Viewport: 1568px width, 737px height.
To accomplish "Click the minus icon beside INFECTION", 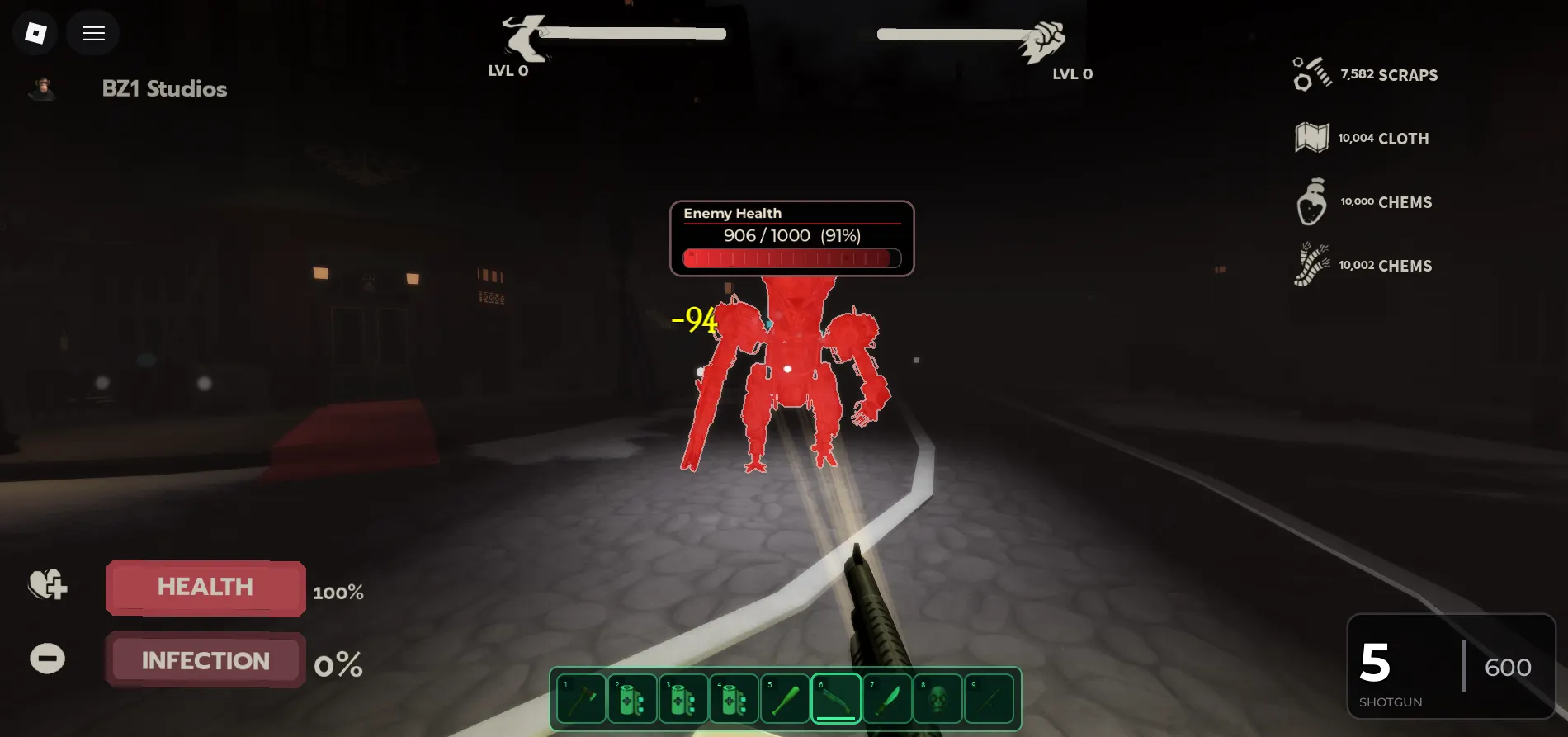I will point(47,658).
